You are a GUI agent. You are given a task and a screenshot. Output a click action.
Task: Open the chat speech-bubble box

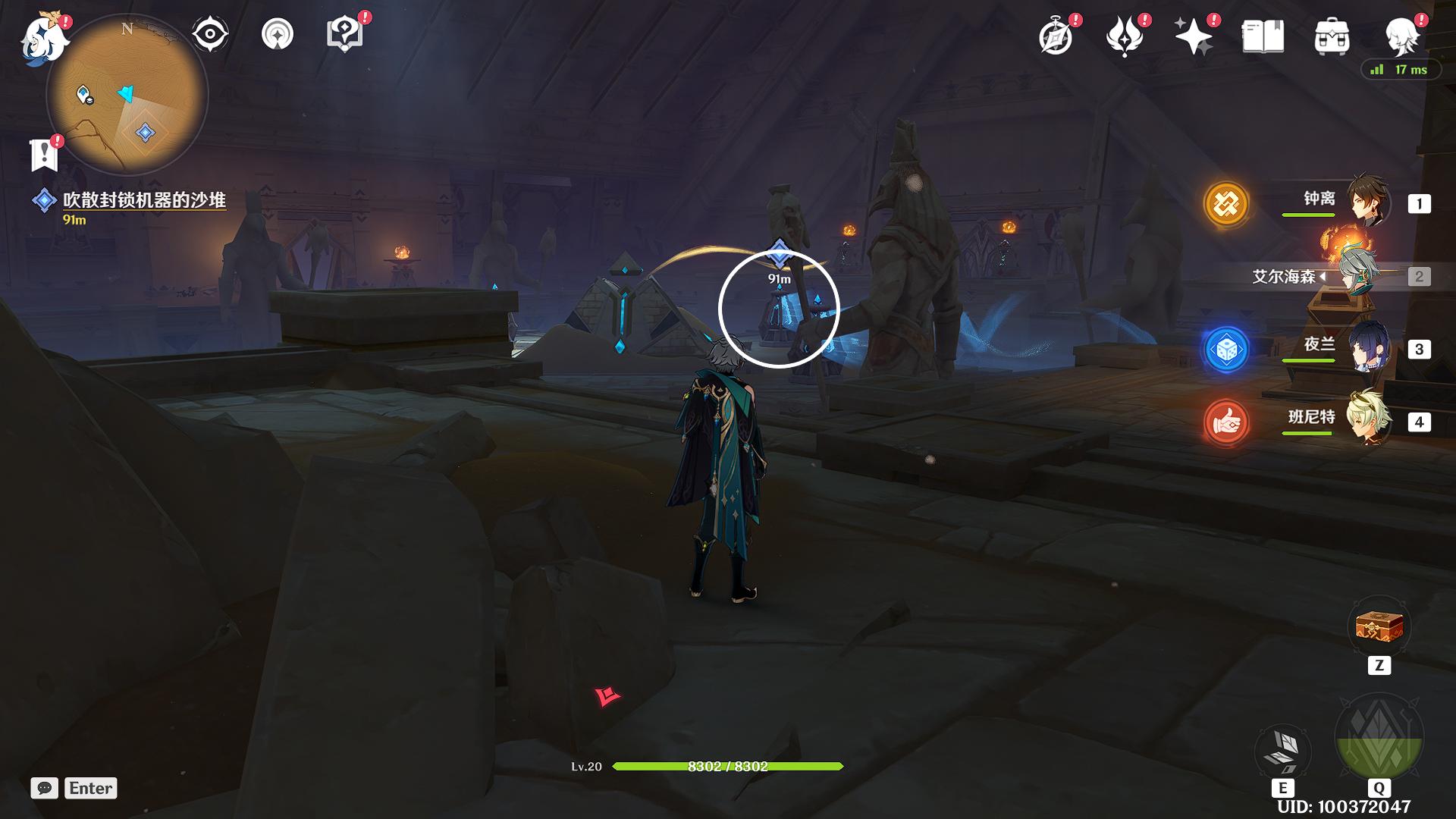(45, 788)
